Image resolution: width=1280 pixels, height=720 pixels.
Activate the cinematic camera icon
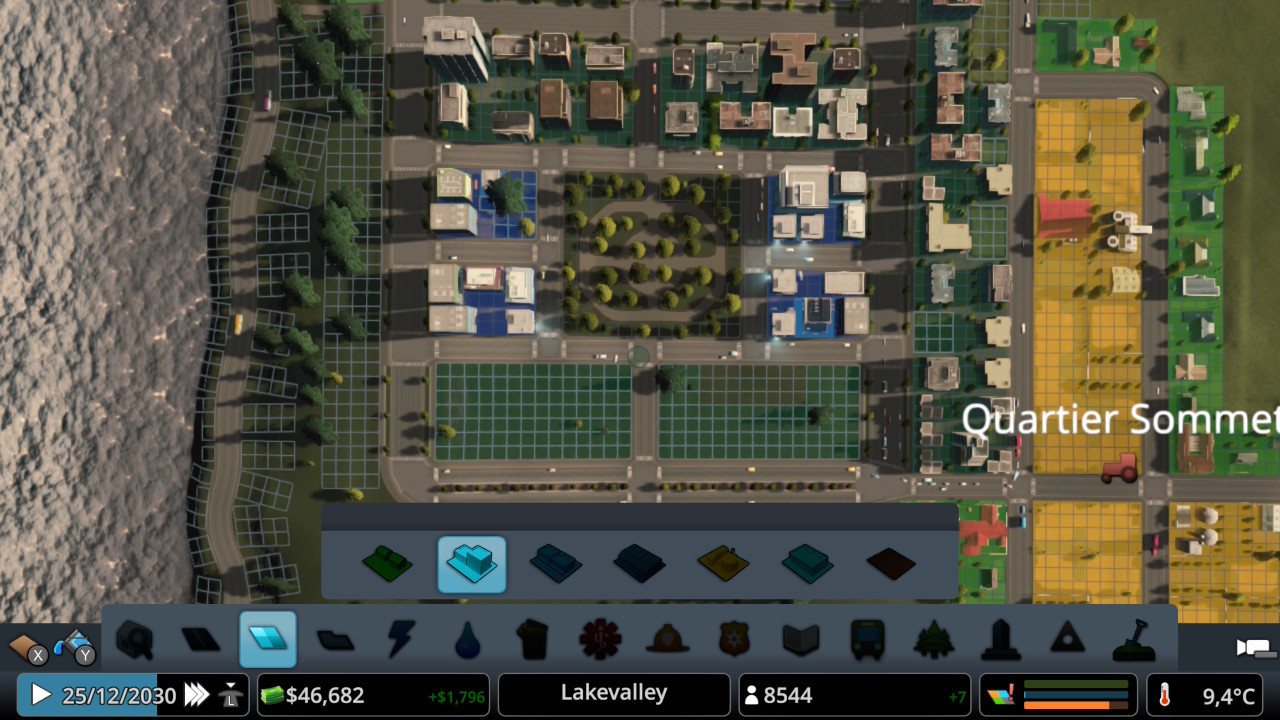(x=1252, y=648)
